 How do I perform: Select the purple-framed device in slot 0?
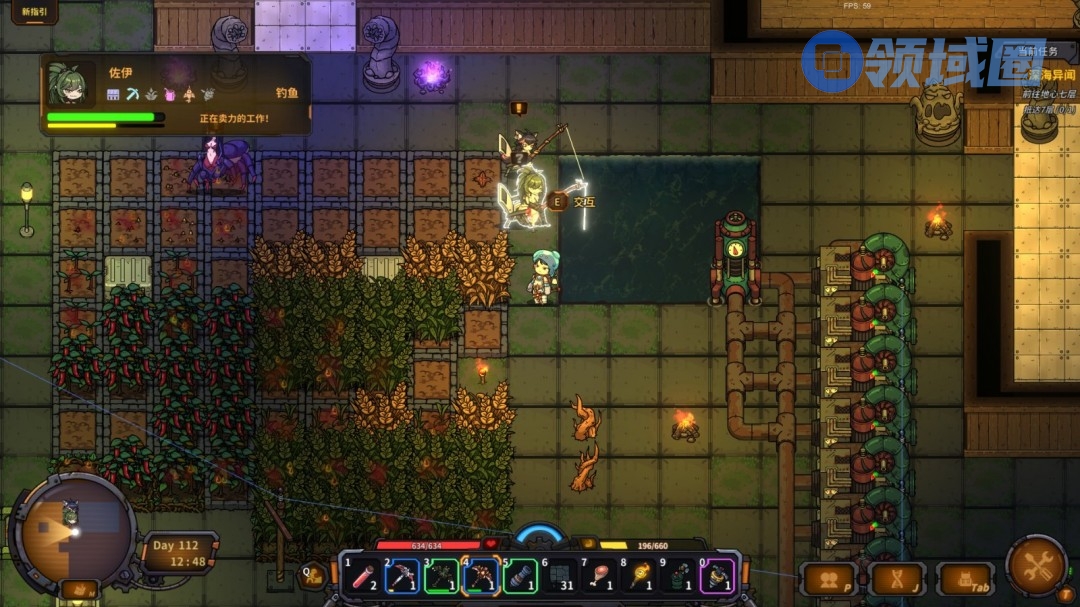(717, 576)
